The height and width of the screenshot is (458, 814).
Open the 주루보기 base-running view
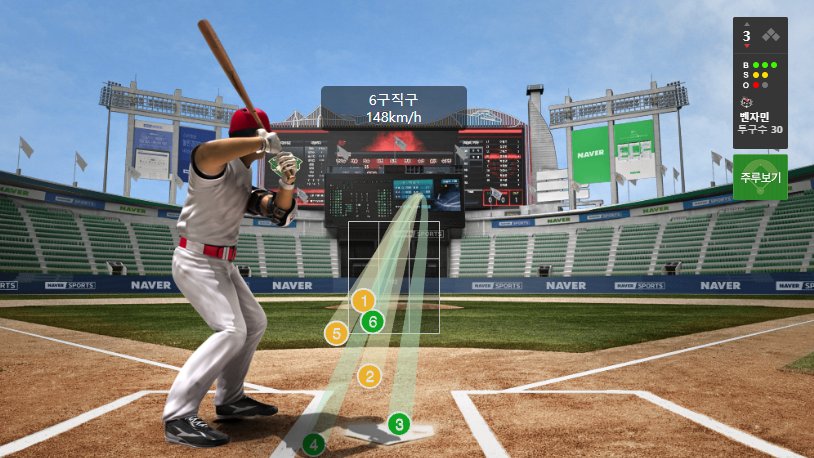[760, 177]
